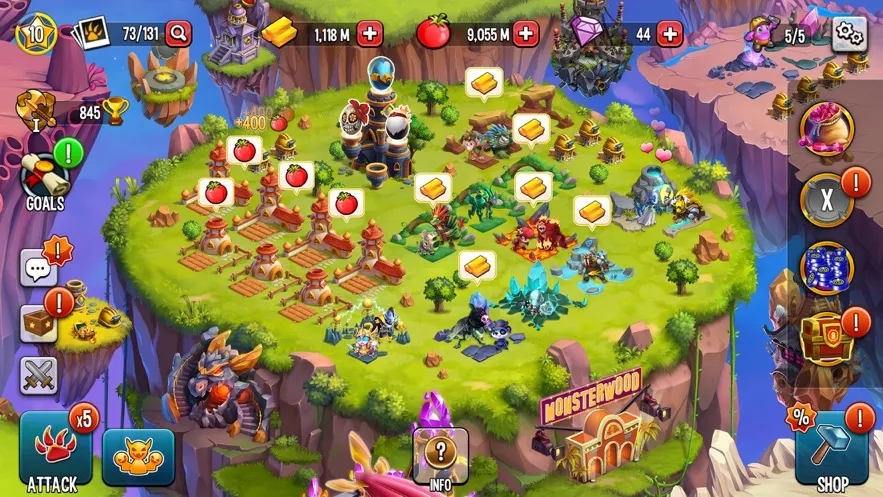Open the Goals scroll
The height and width of the screenshot is (497, 883).
[45, 180]
